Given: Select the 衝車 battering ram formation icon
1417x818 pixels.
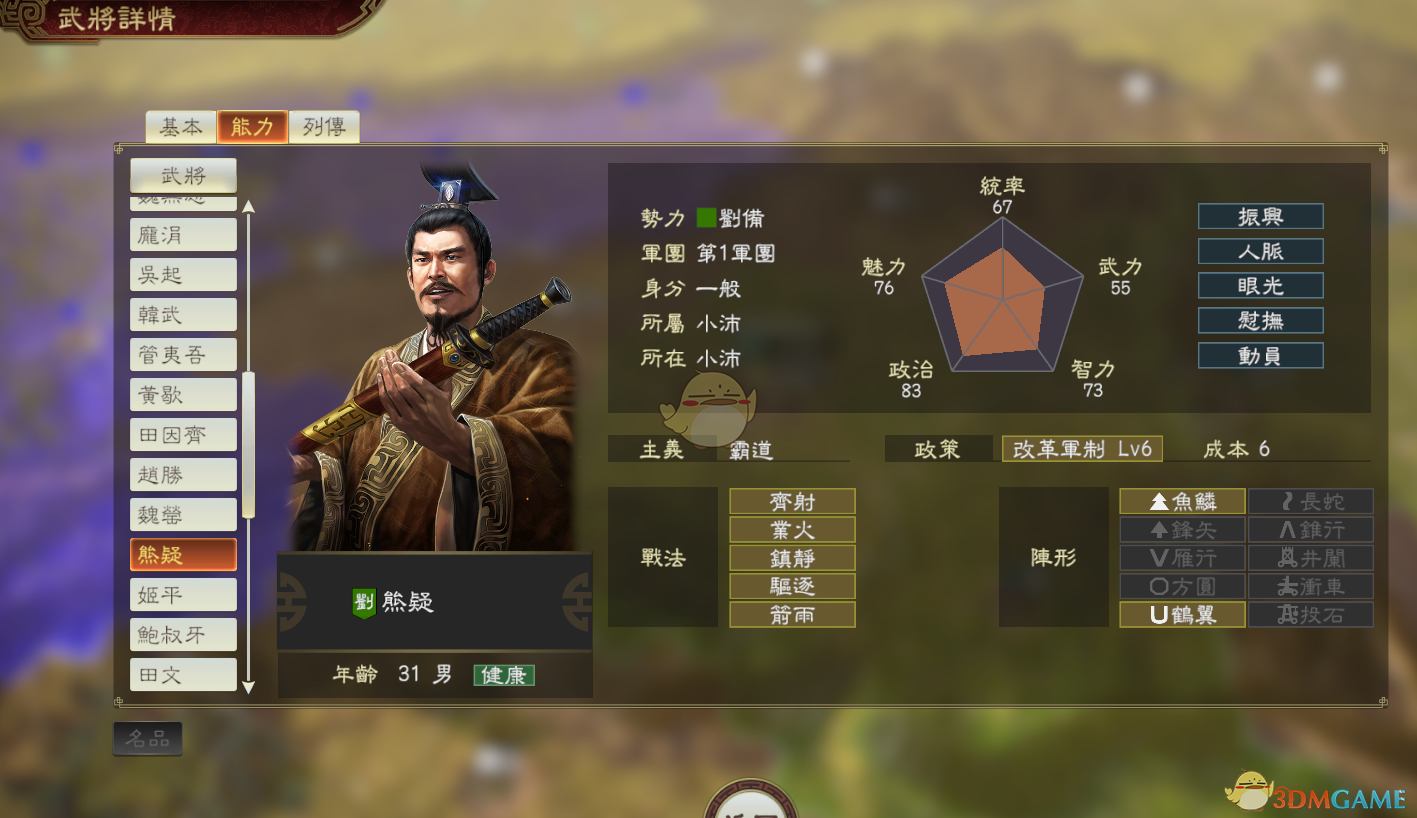Looking at the screenshot, I should point(1310,586).
